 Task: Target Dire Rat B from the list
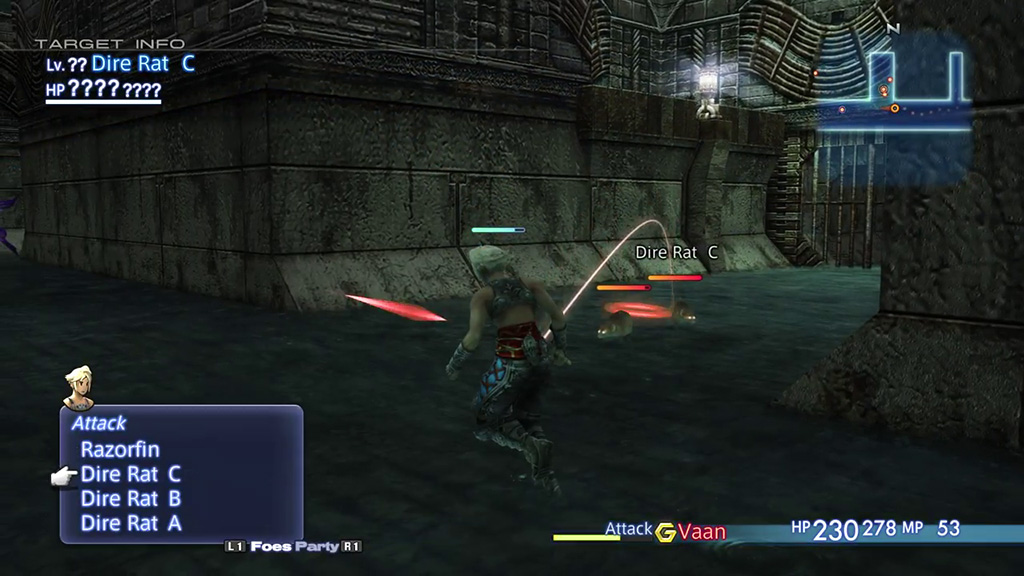click(131, 498)
